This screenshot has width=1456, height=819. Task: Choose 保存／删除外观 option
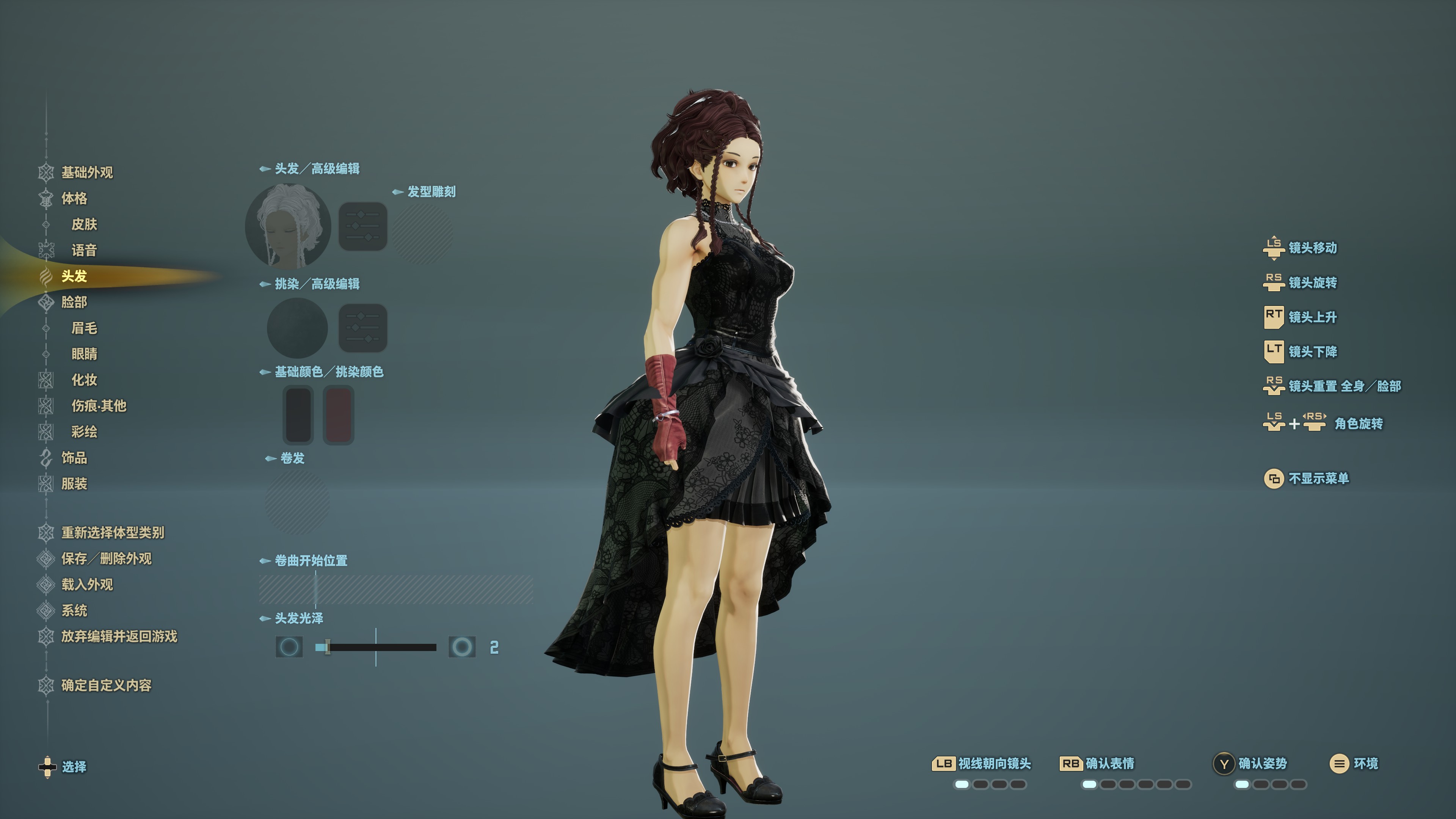tap(106, 559)
